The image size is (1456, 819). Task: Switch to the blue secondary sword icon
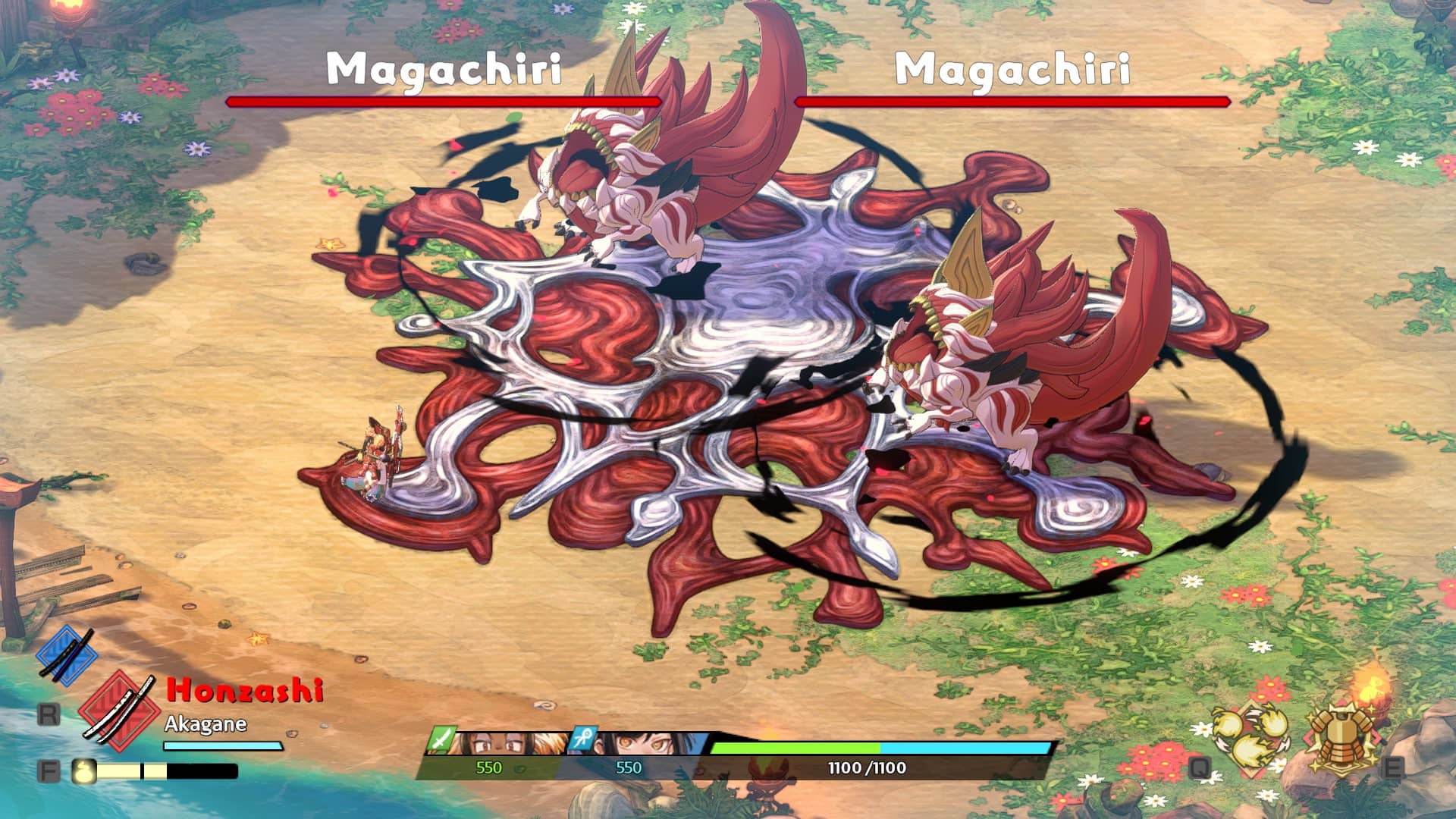(67, 655)
